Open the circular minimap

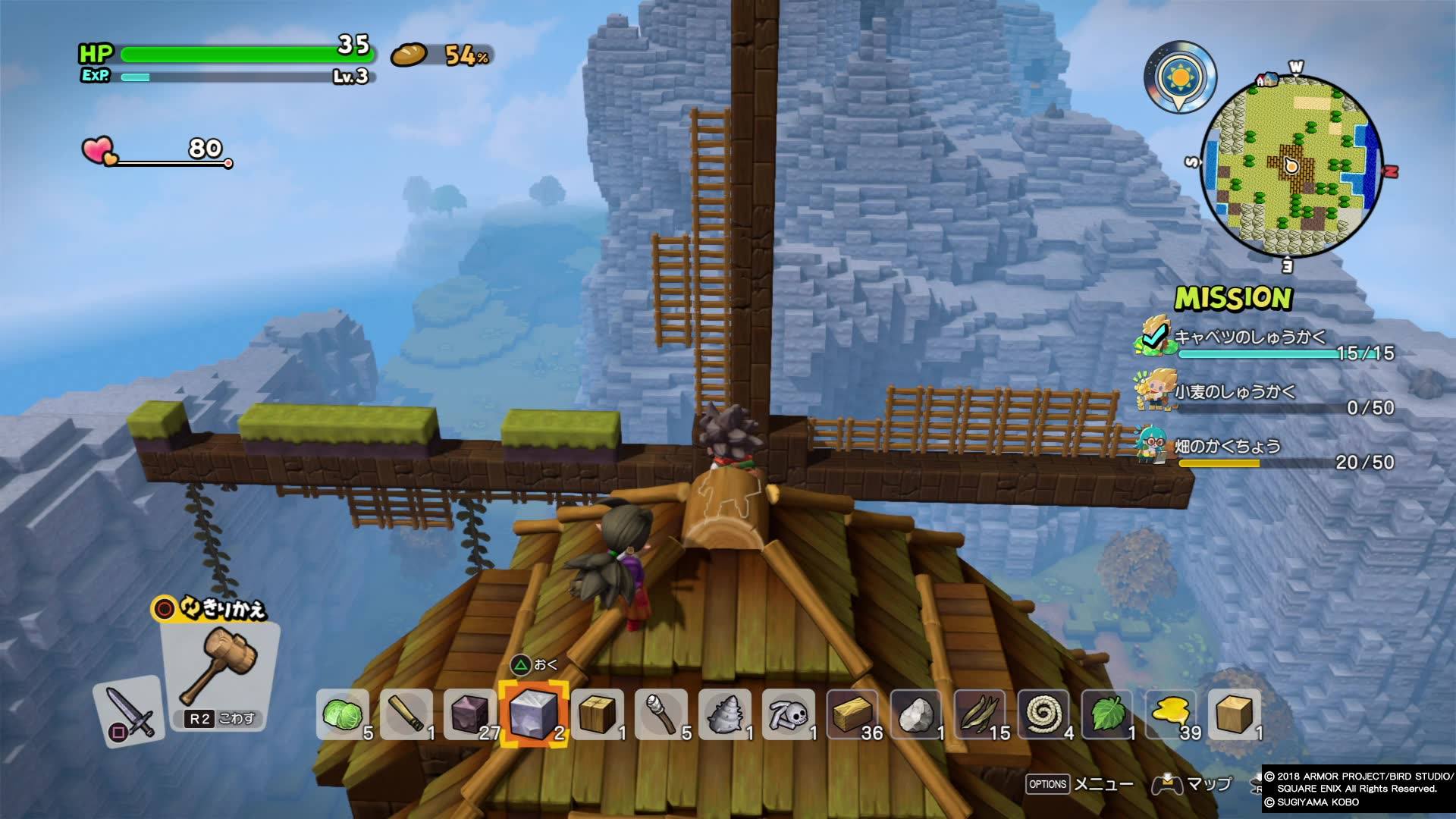click(x=1292, y=167)
